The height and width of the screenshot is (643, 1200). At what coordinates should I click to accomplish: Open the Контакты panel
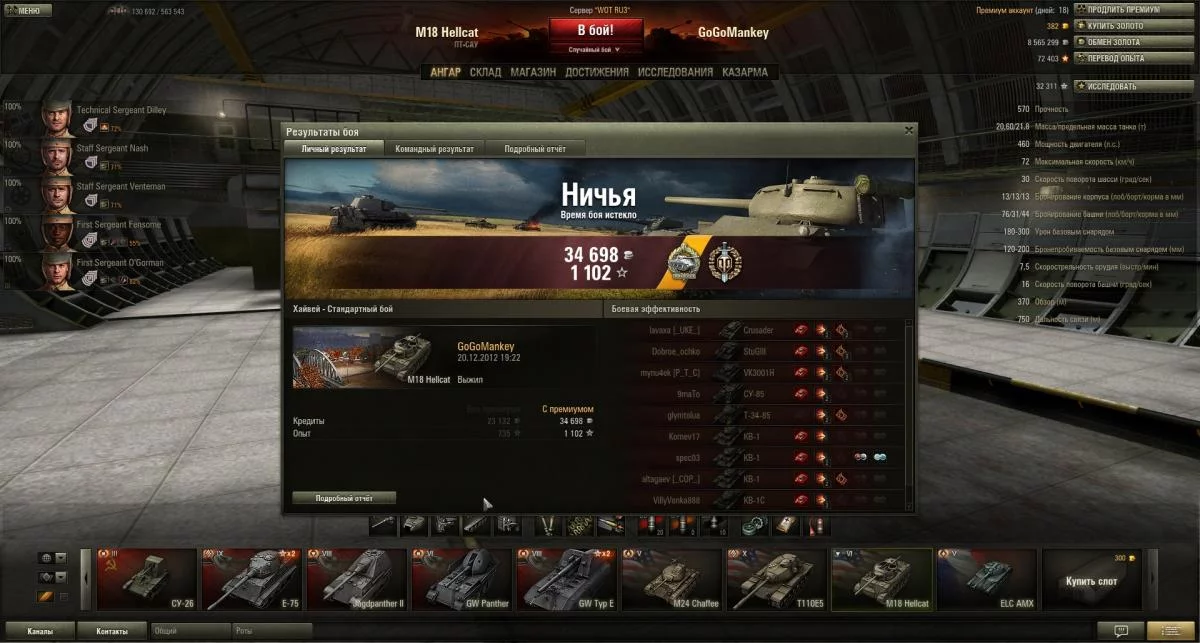[112, 631]
